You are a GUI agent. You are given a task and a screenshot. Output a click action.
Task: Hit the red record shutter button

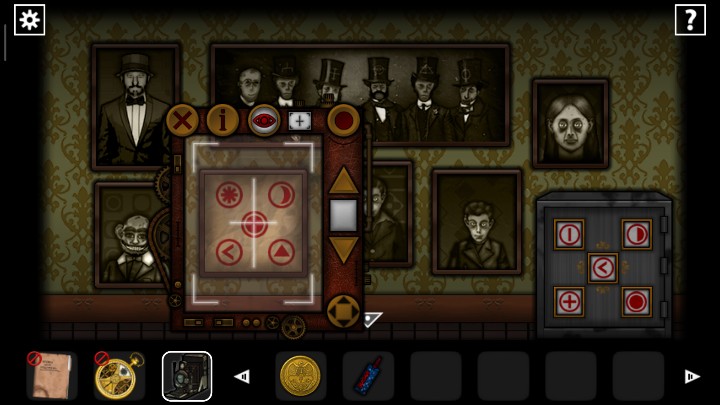(x=343, y=121)
